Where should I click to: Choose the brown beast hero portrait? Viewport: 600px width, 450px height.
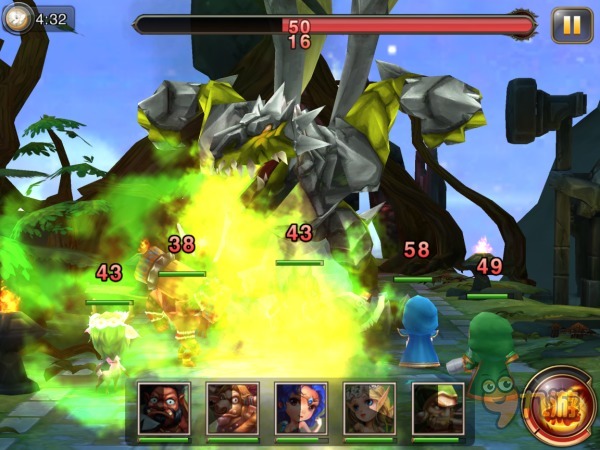(233, 409)
